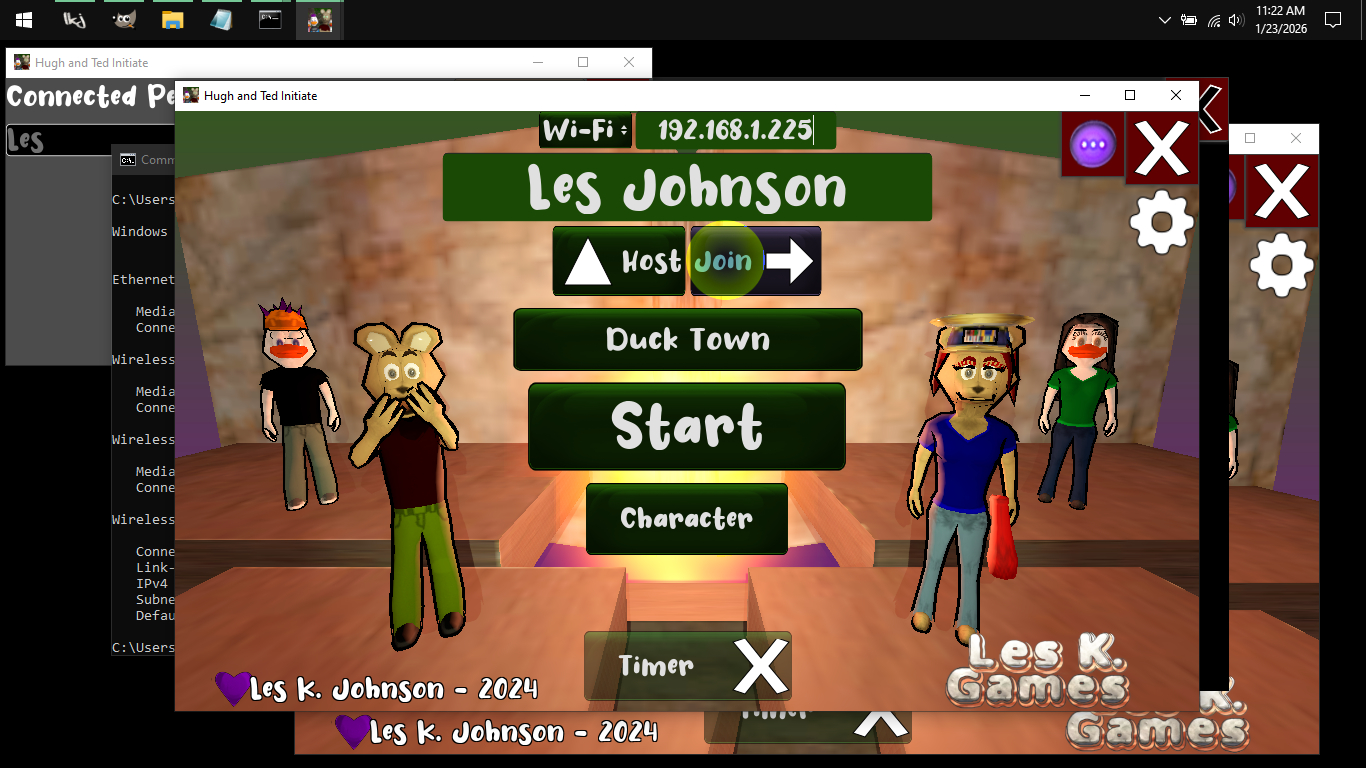The width and height of the screenshot is (1366, 768).
Task: Open the Wi-Fi connection dropdown
Action: point(585,130)
